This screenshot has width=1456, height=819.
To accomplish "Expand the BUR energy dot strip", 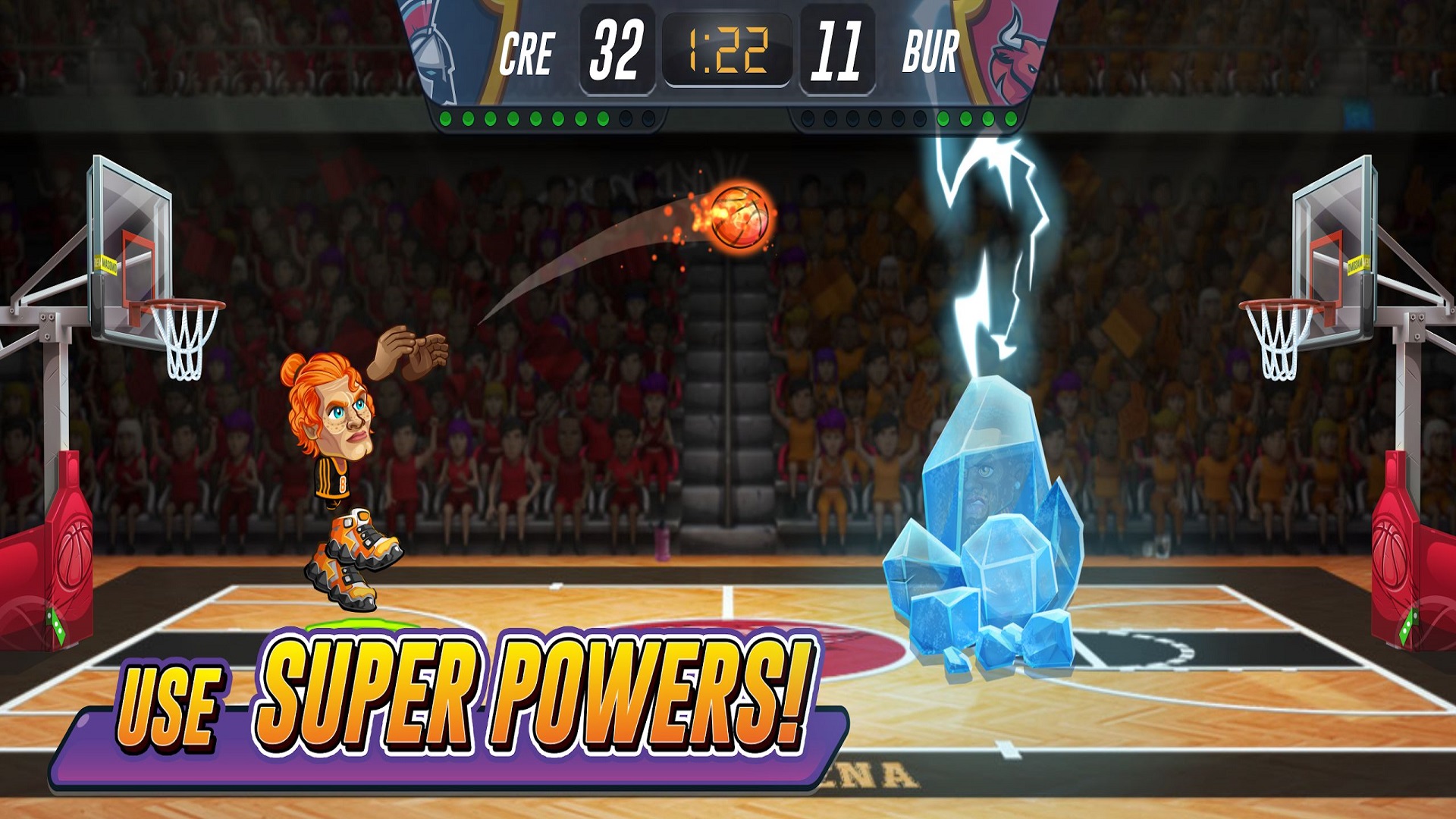I will click(910, 118).
